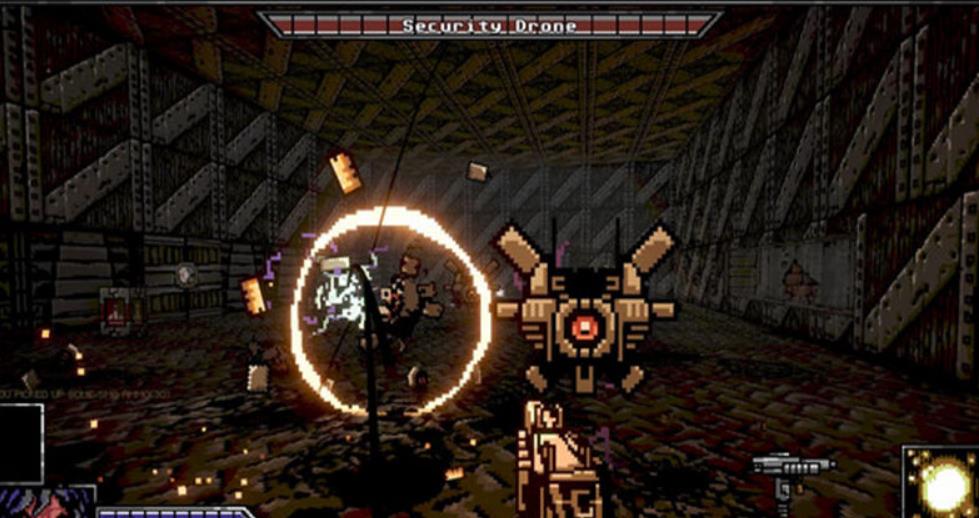Viewport: 979px width, 518px height.
Task: Click the player character portrait
Action: click(x=45, y=503)
